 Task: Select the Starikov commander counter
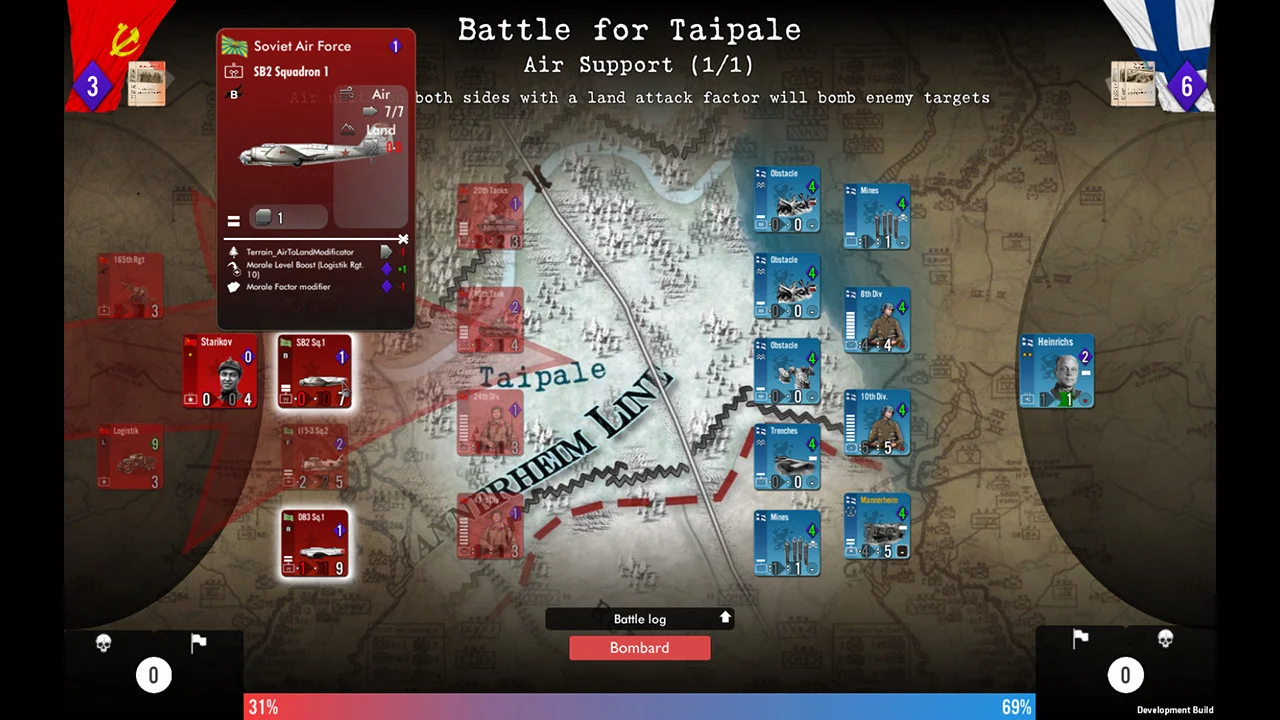(x=220, y=372)
